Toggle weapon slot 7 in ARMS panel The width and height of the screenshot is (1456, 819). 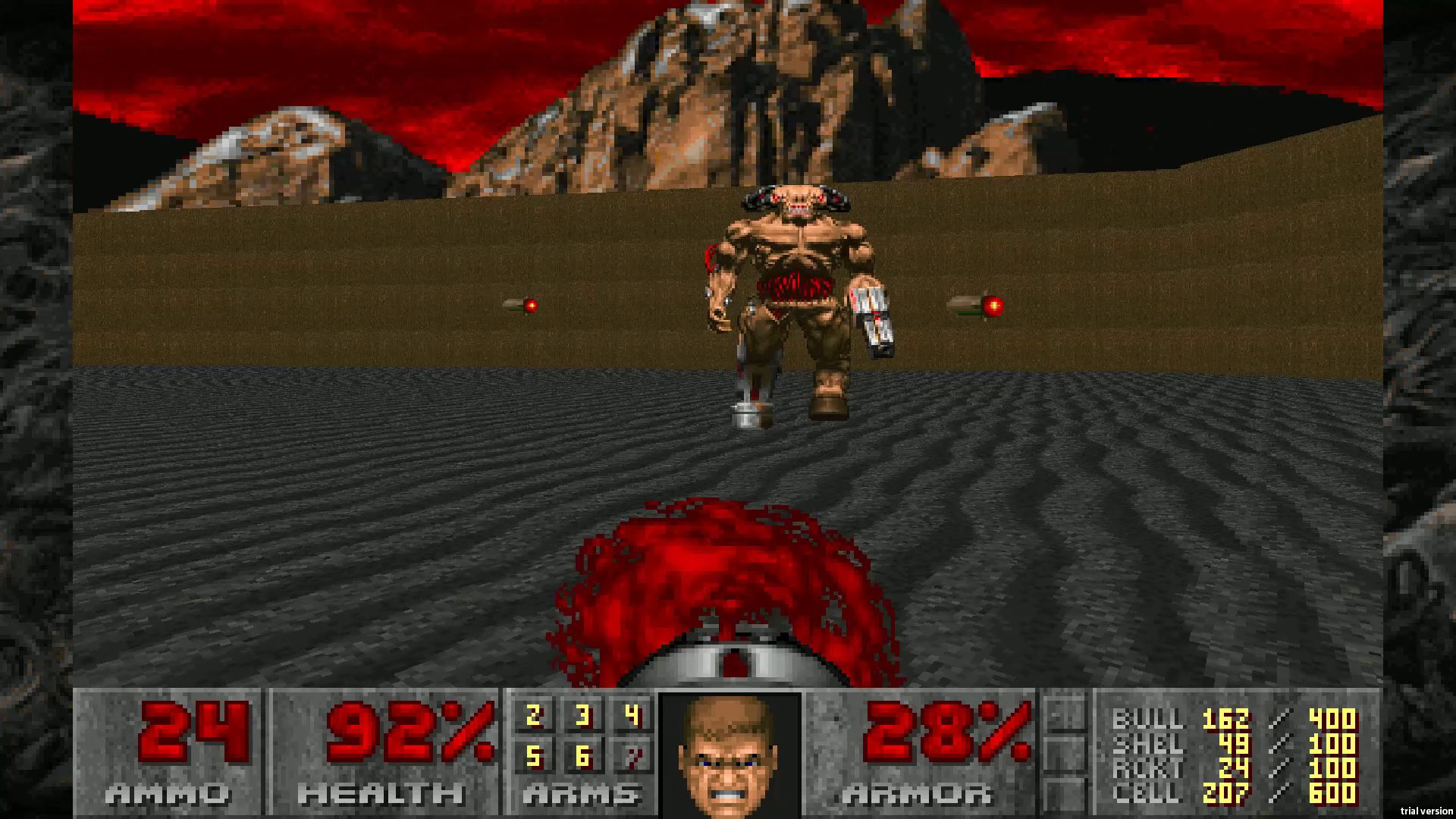coord(635,758)
